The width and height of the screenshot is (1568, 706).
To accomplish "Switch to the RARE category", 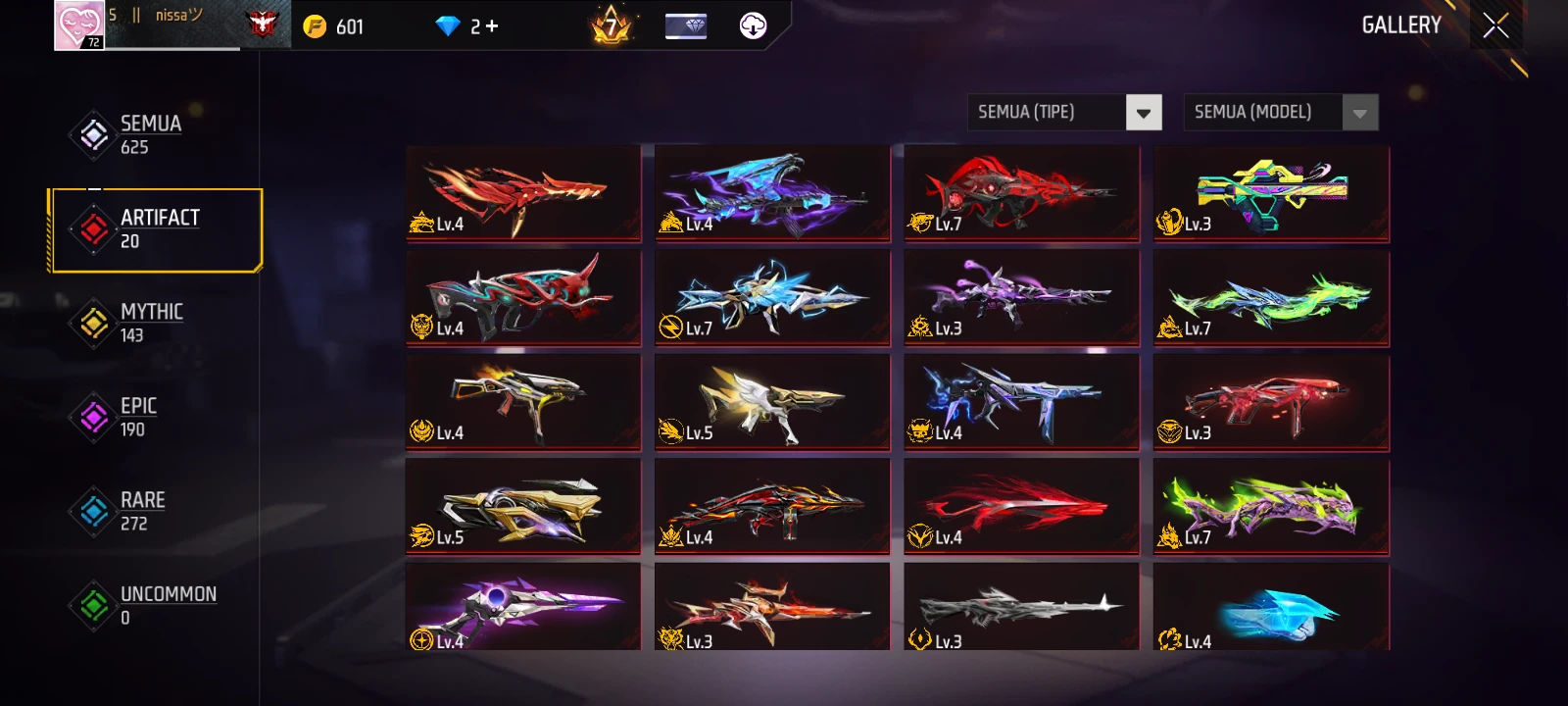I will tap(141, 511).
